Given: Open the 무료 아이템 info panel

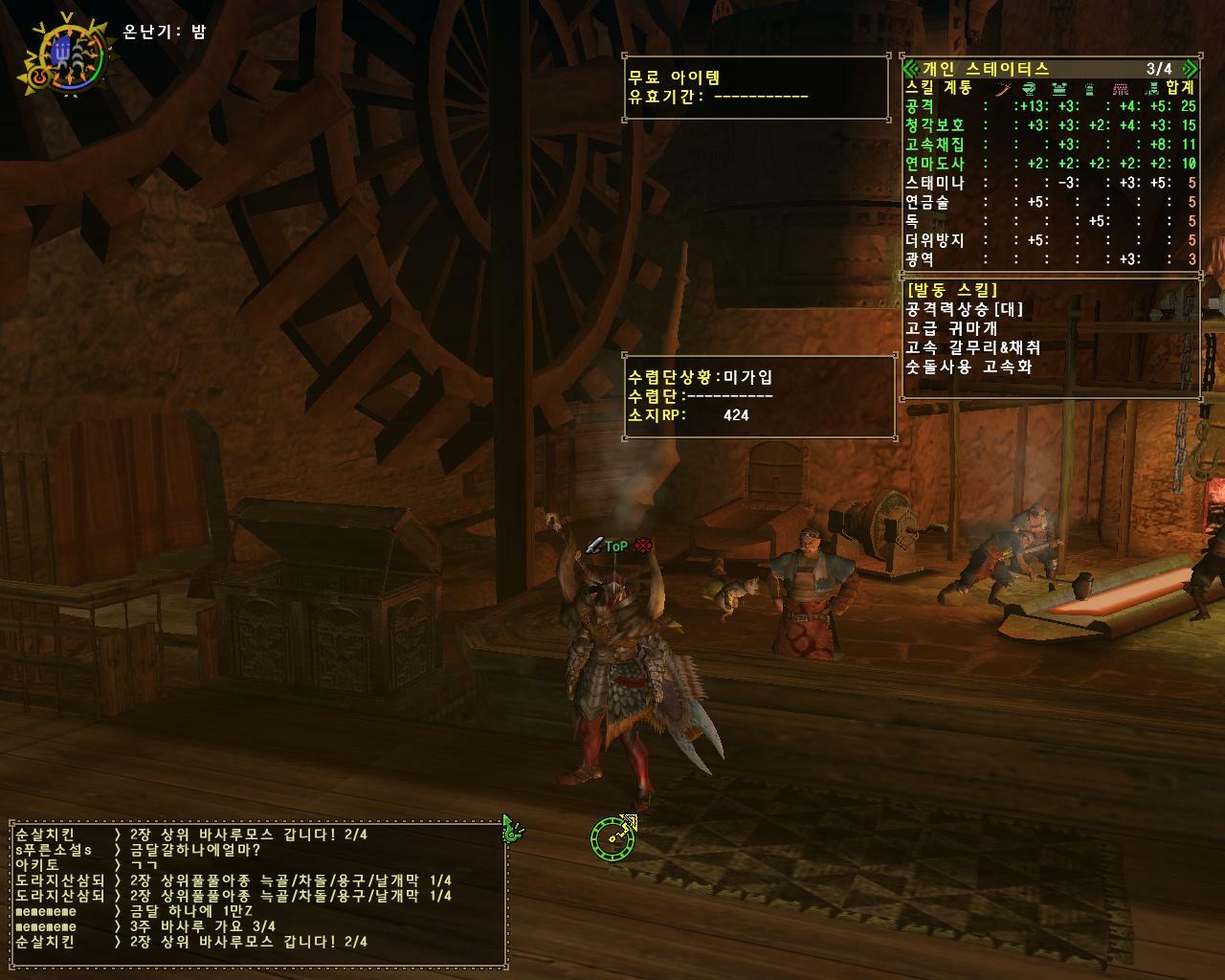Looking at the screenshot, I should (x=756, y=87).
